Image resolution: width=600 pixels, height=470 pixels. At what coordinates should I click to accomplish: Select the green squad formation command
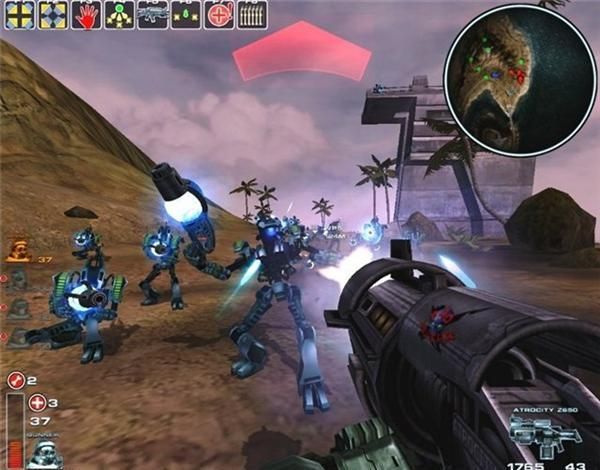coord(120,15)
